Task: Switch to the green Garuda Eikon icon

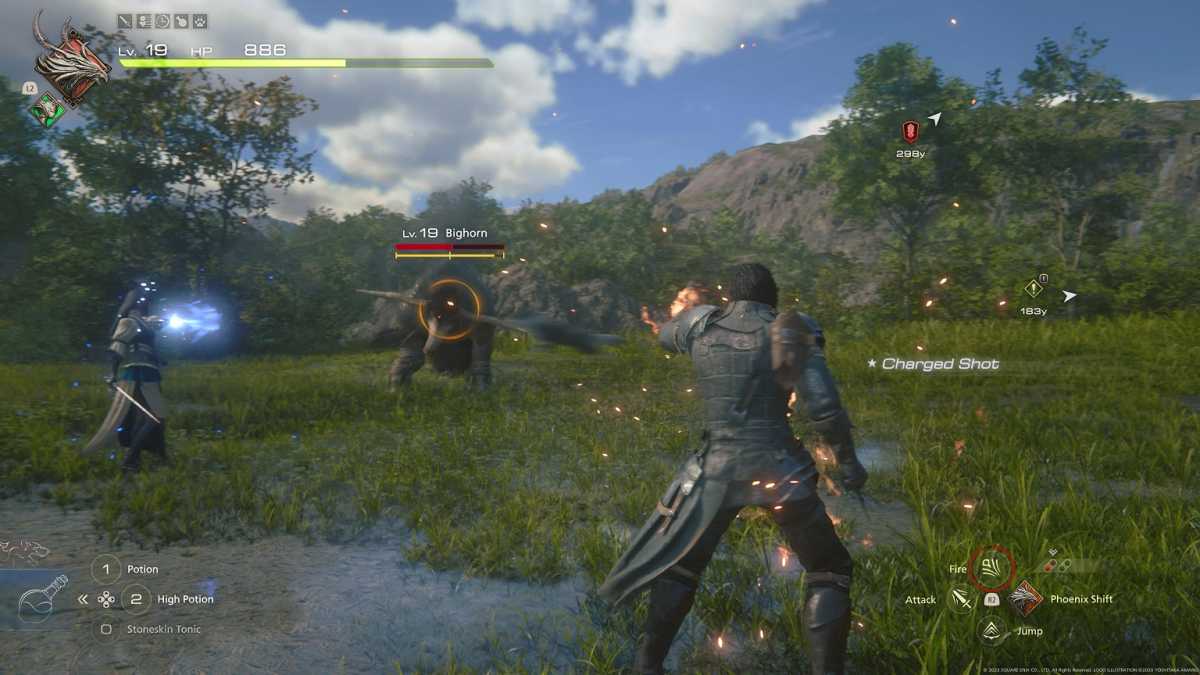Action: (x=47, y=108)
